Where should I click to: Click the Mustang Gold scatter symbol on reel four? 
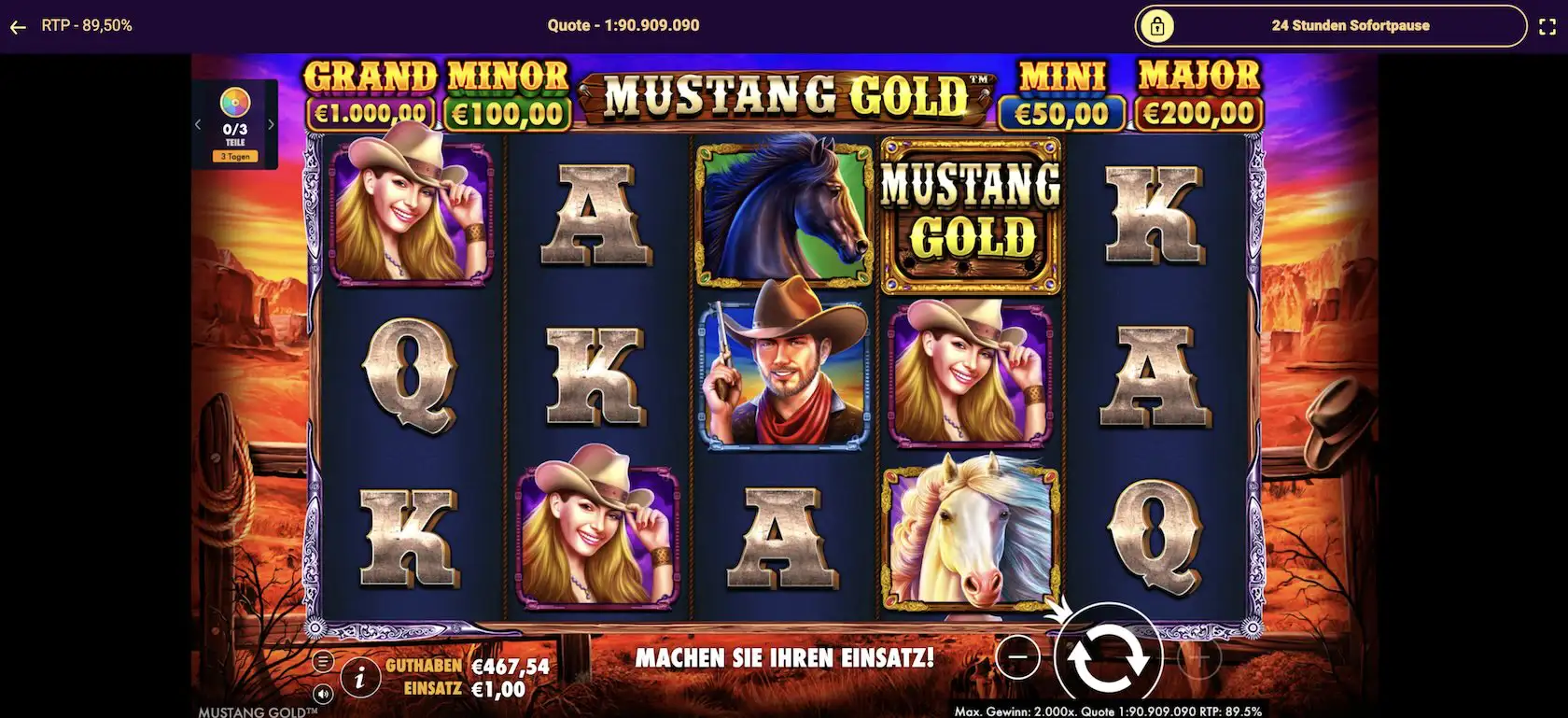(971, 213)
